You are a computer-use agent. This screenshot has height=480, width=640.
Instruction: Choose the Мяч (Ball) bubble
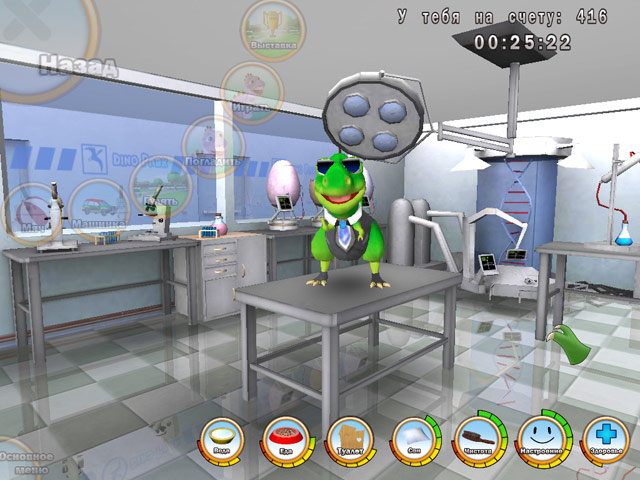(32, 213)
